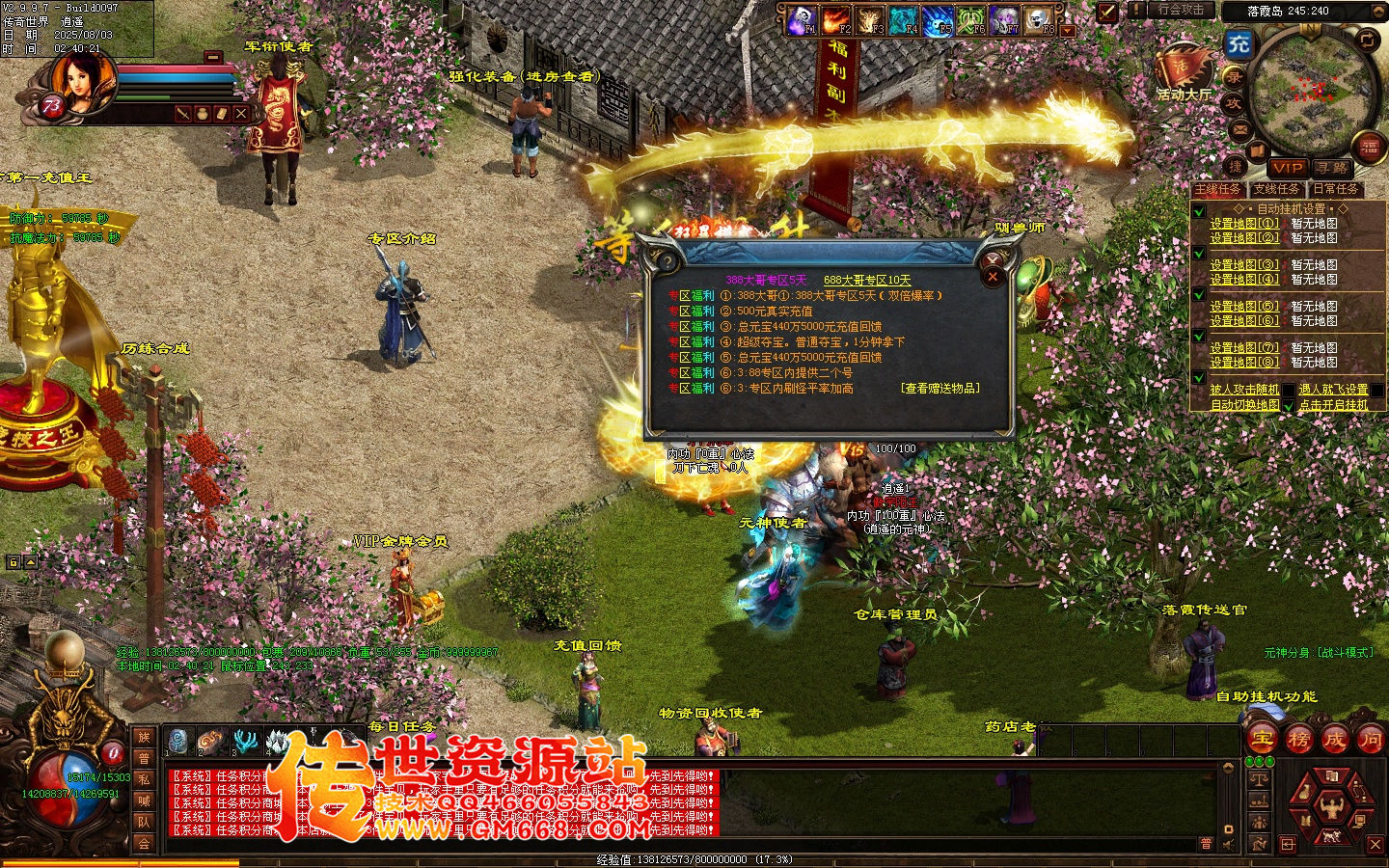Viewport: 1389px width, 868px height.
Task: Switch to the 日常任务 tab
Action: tap(1336, 190)
